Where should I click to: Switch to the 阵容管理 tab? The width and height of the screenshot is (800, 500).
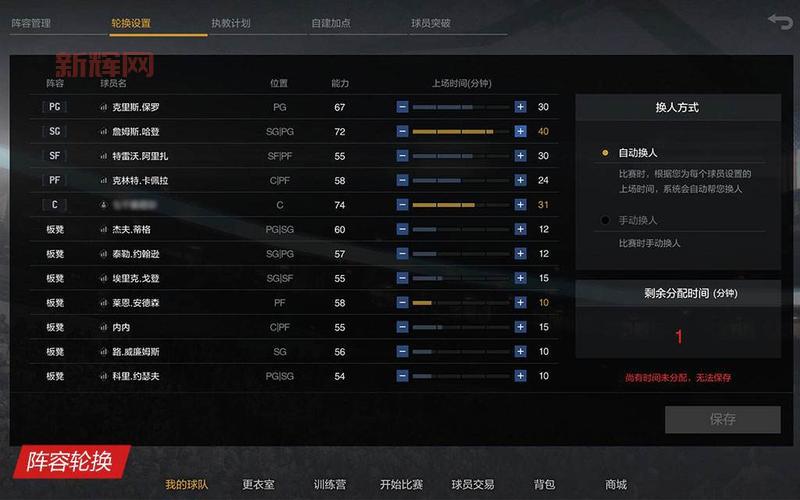tap(31, 22)
